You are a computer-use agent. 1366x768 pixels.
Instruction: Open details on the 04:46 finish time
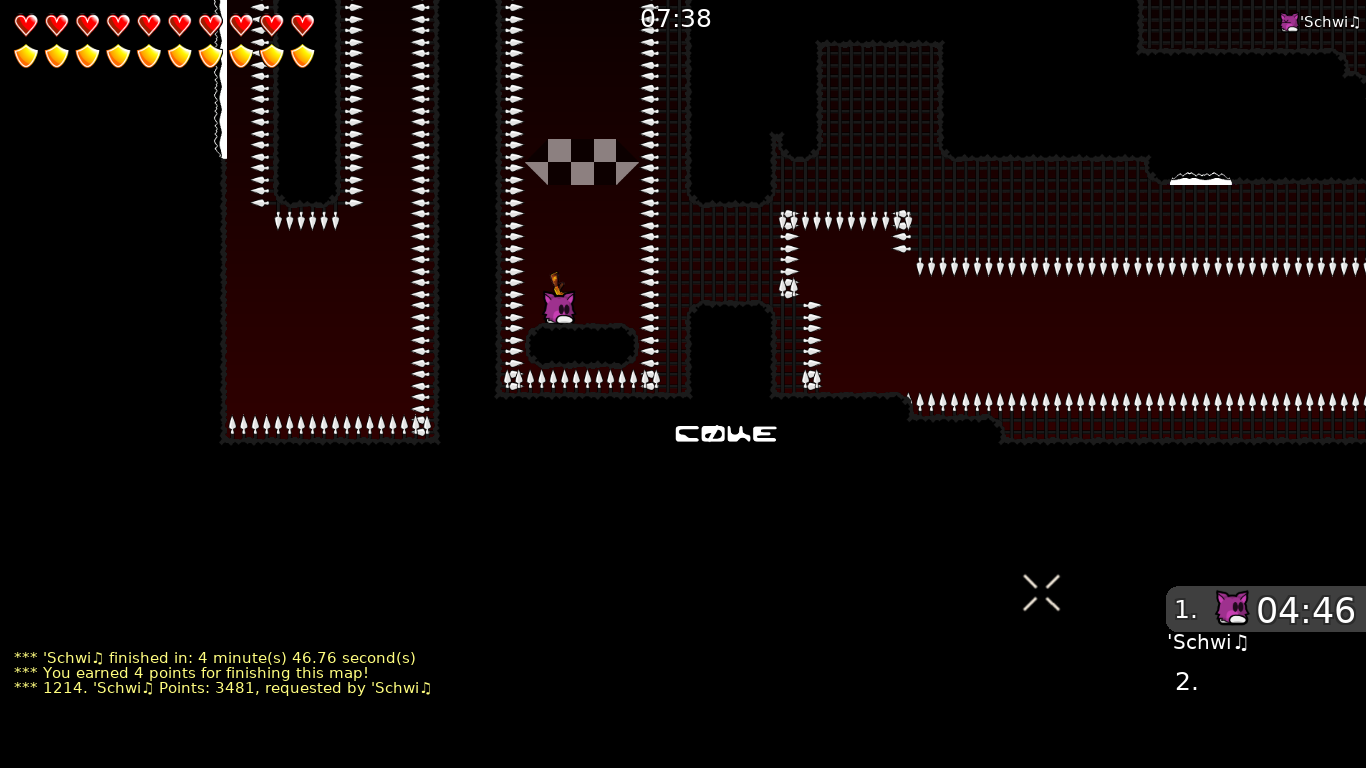(1306, 610)
